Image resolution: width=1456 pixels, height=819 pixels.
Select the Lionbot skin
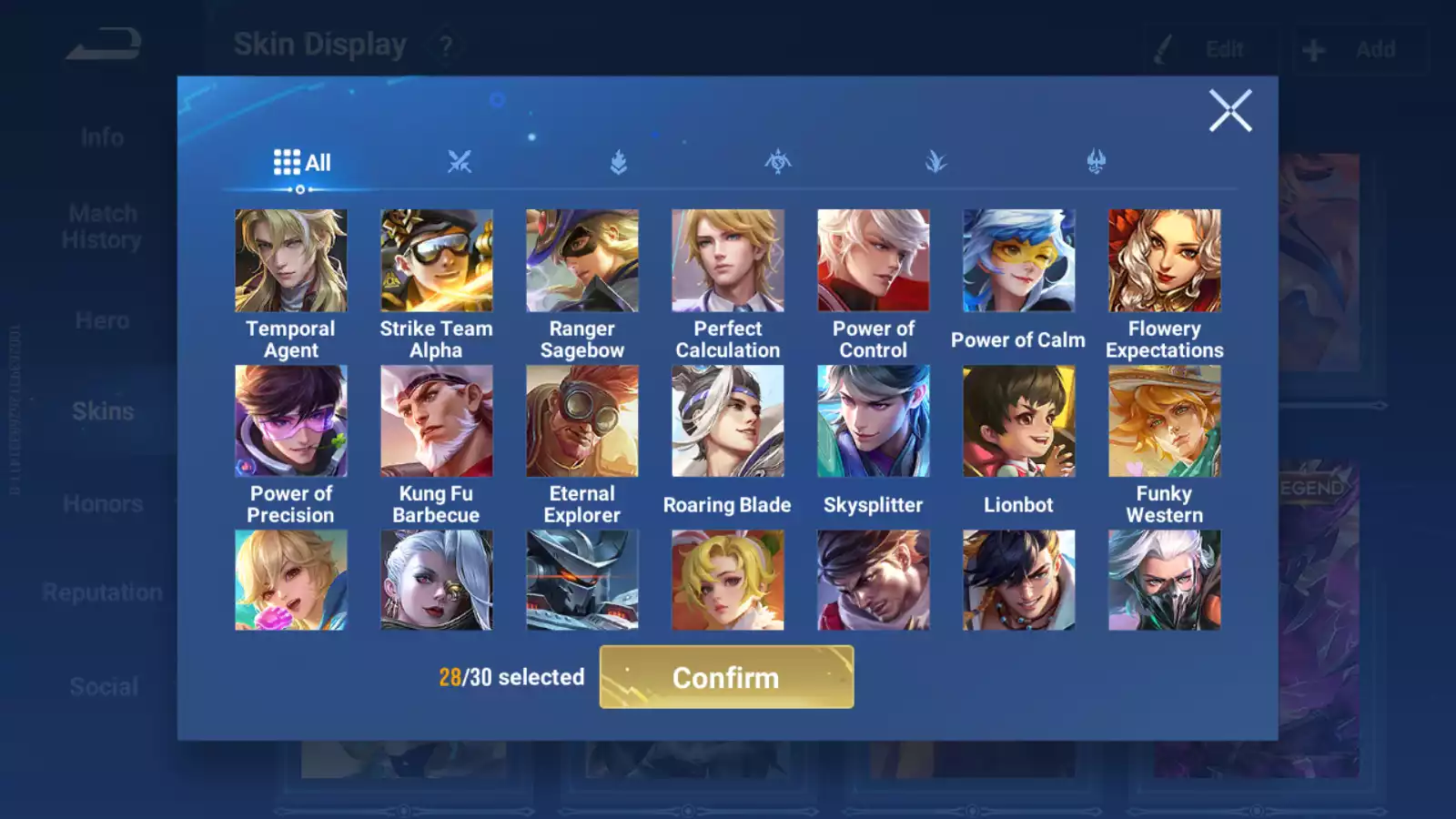[1018, 421]
